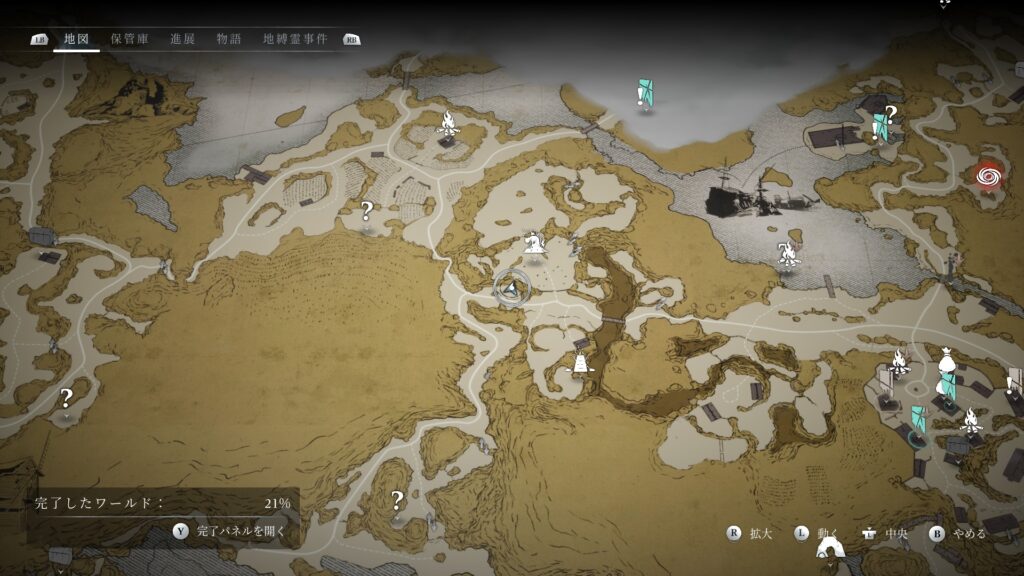Show the 地縛霊事件 tab
This screenshot has height=576, width=1024.
296,39
